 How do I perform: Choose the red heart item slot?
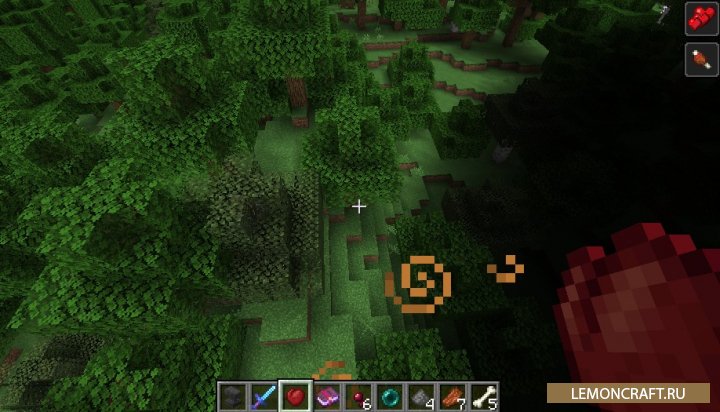[296, 396]
